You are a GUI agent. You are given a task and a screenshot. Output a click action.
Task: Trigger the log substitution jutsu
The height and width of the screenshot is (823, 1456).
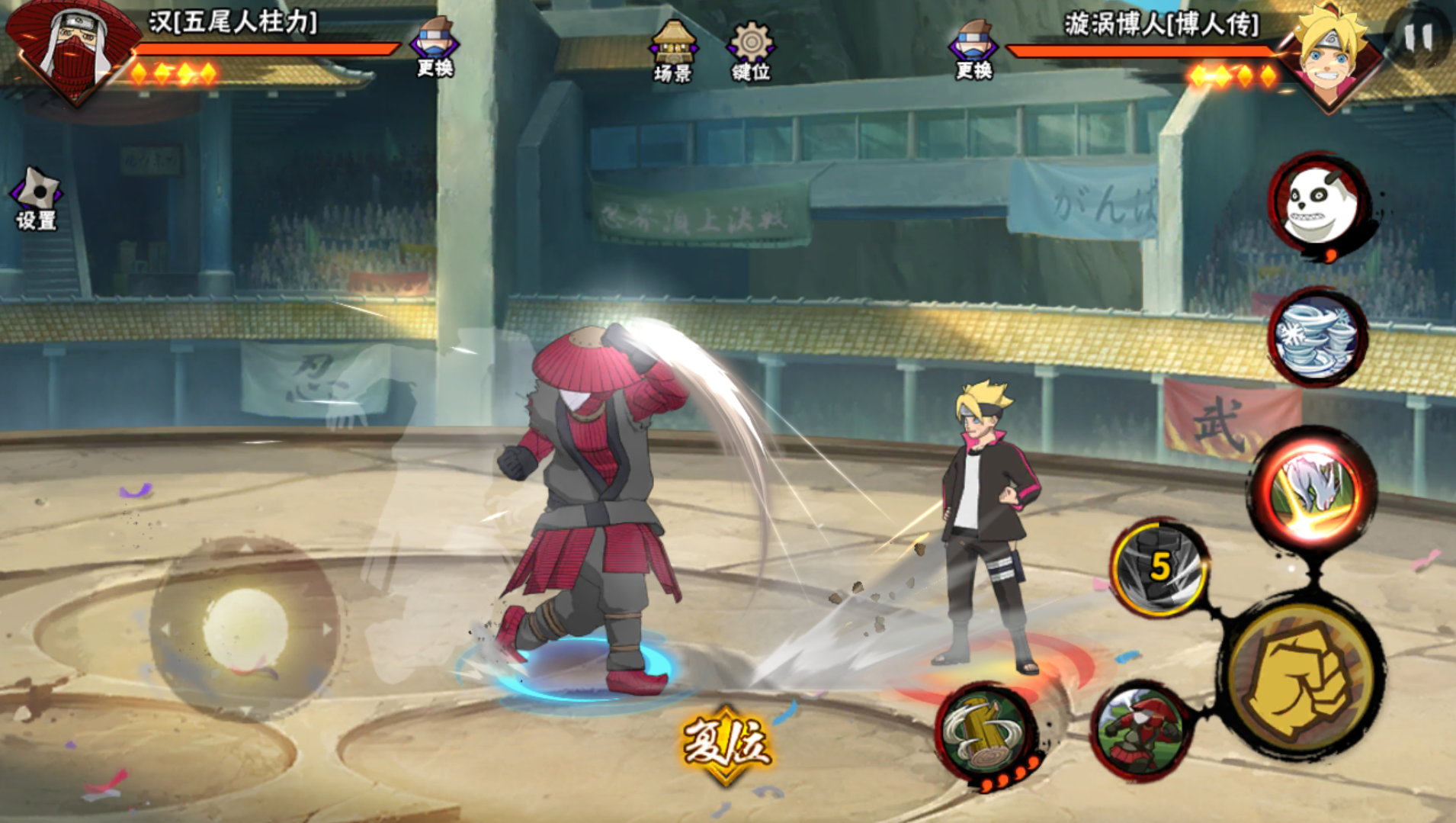tap(986, 732)
